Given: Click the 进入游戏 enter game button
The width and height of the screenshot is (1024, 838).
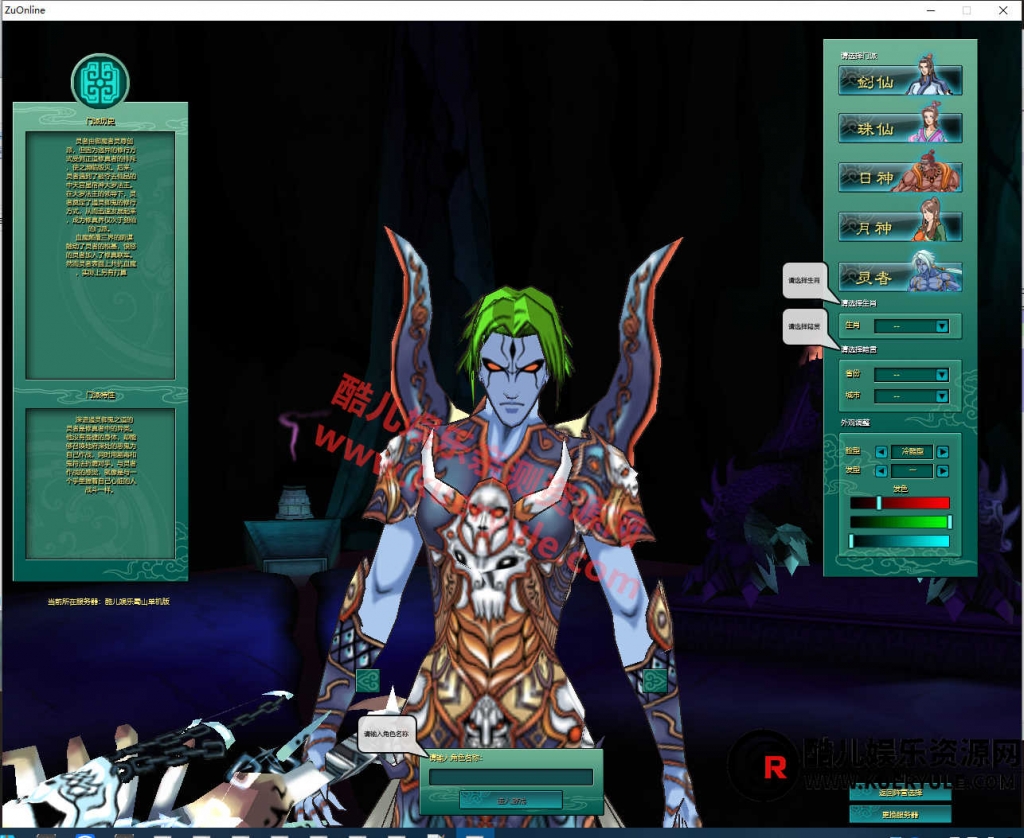Looking at the screenshot, I should 511,800.
